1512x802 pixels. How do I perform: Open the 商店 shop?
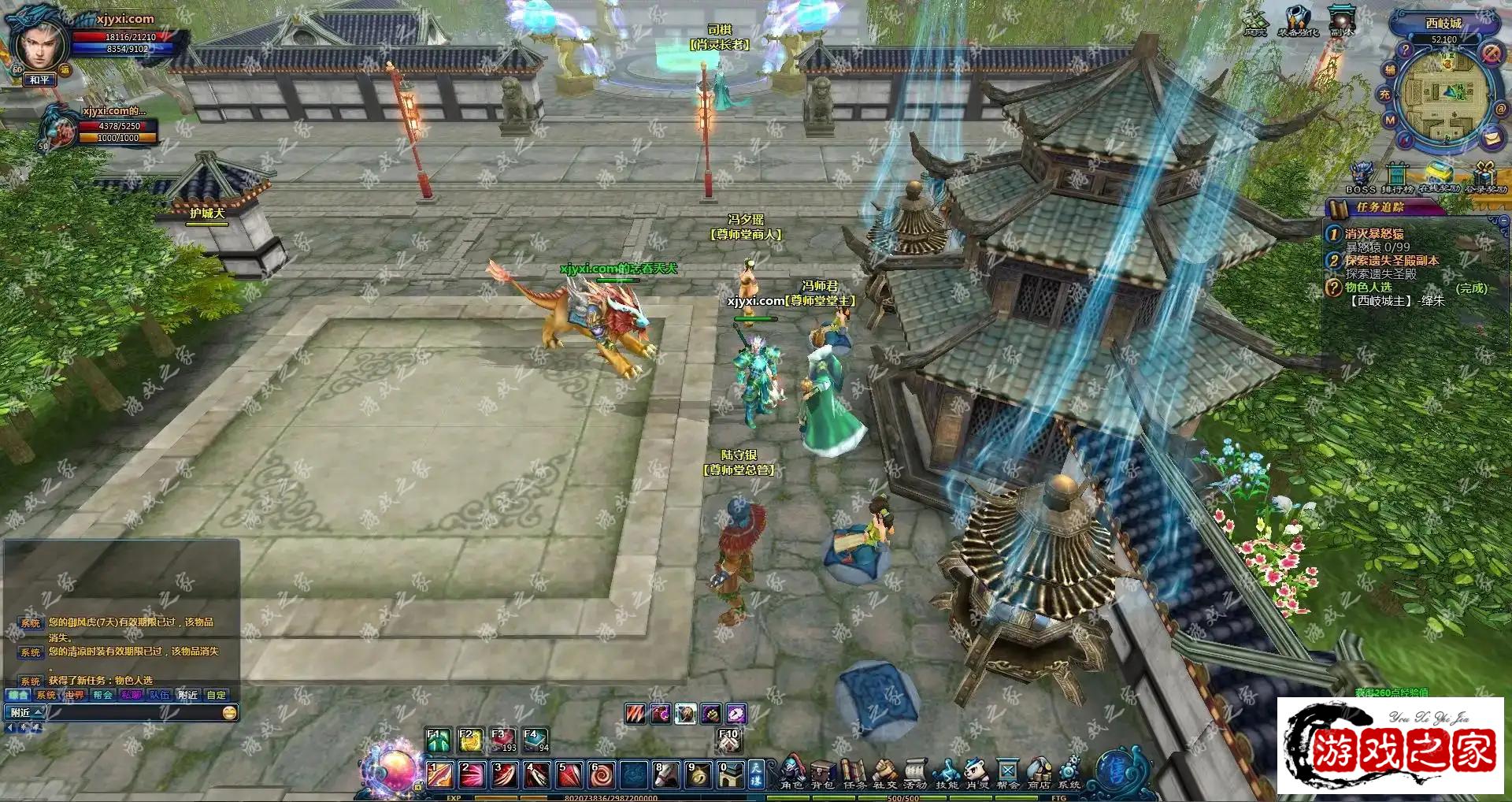coord(1039,773)
